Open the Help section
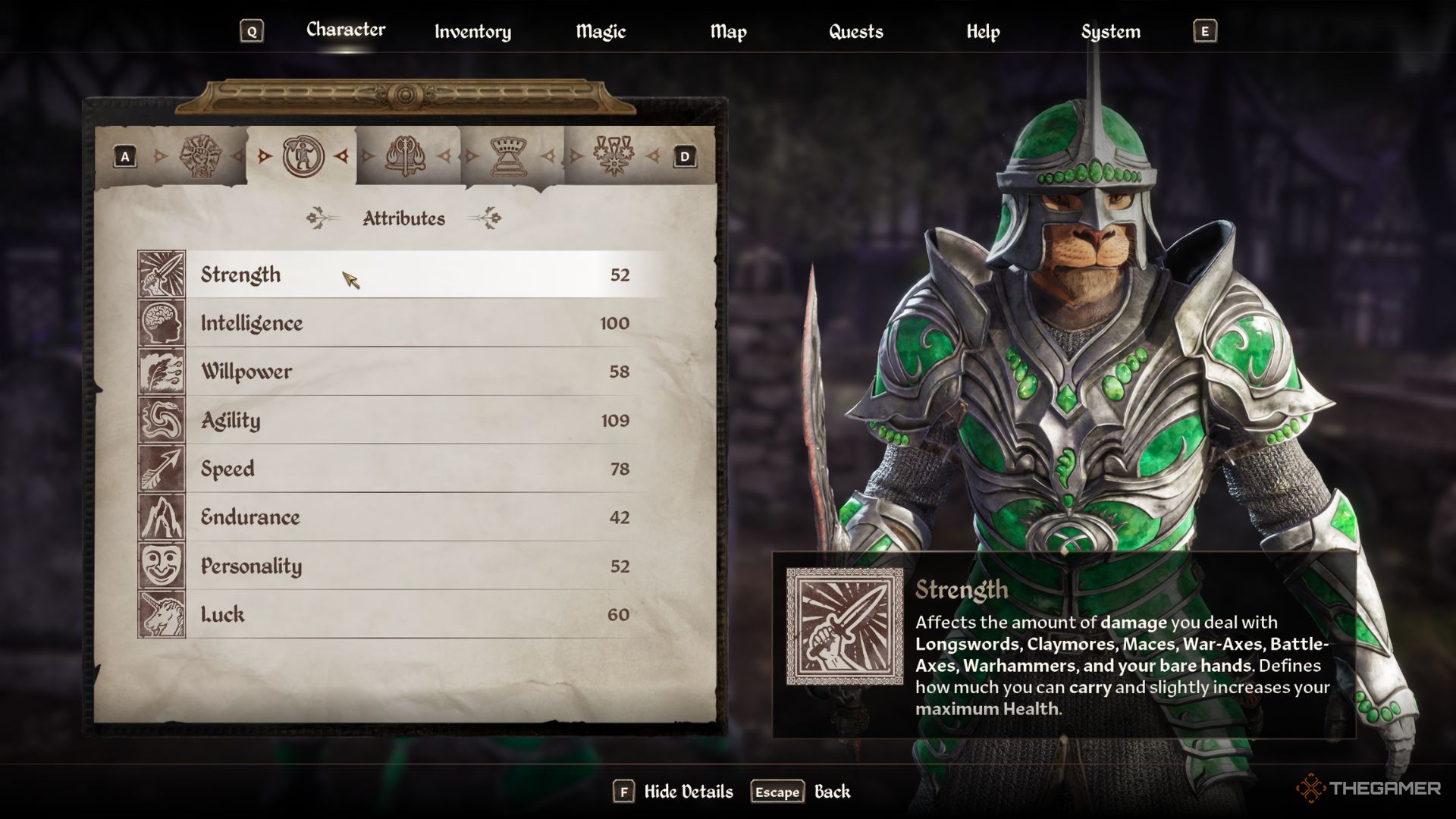 point(983,32)
